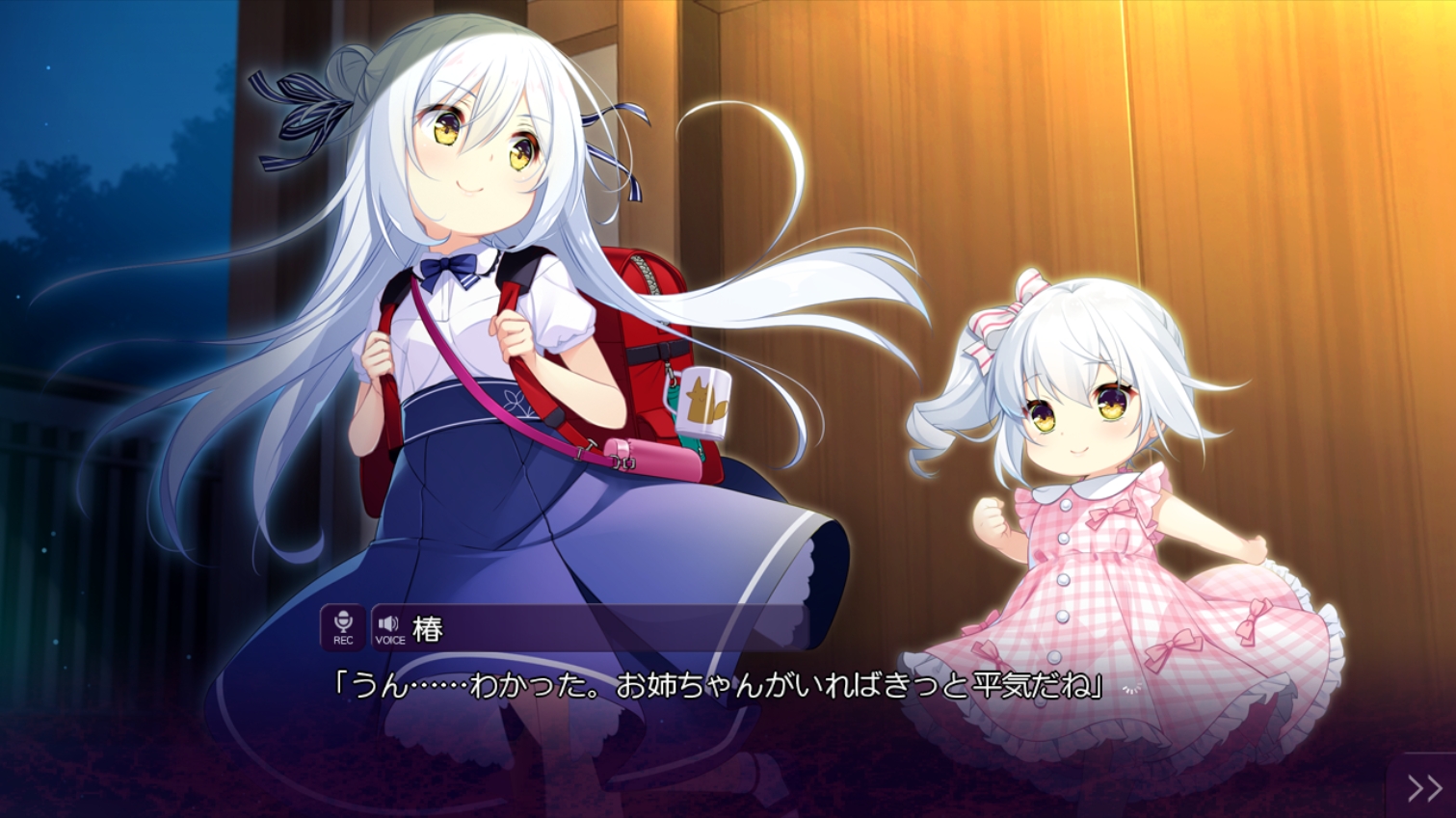
Task: Click the right chevron of the >> pair
Action: click(1436, 788)
